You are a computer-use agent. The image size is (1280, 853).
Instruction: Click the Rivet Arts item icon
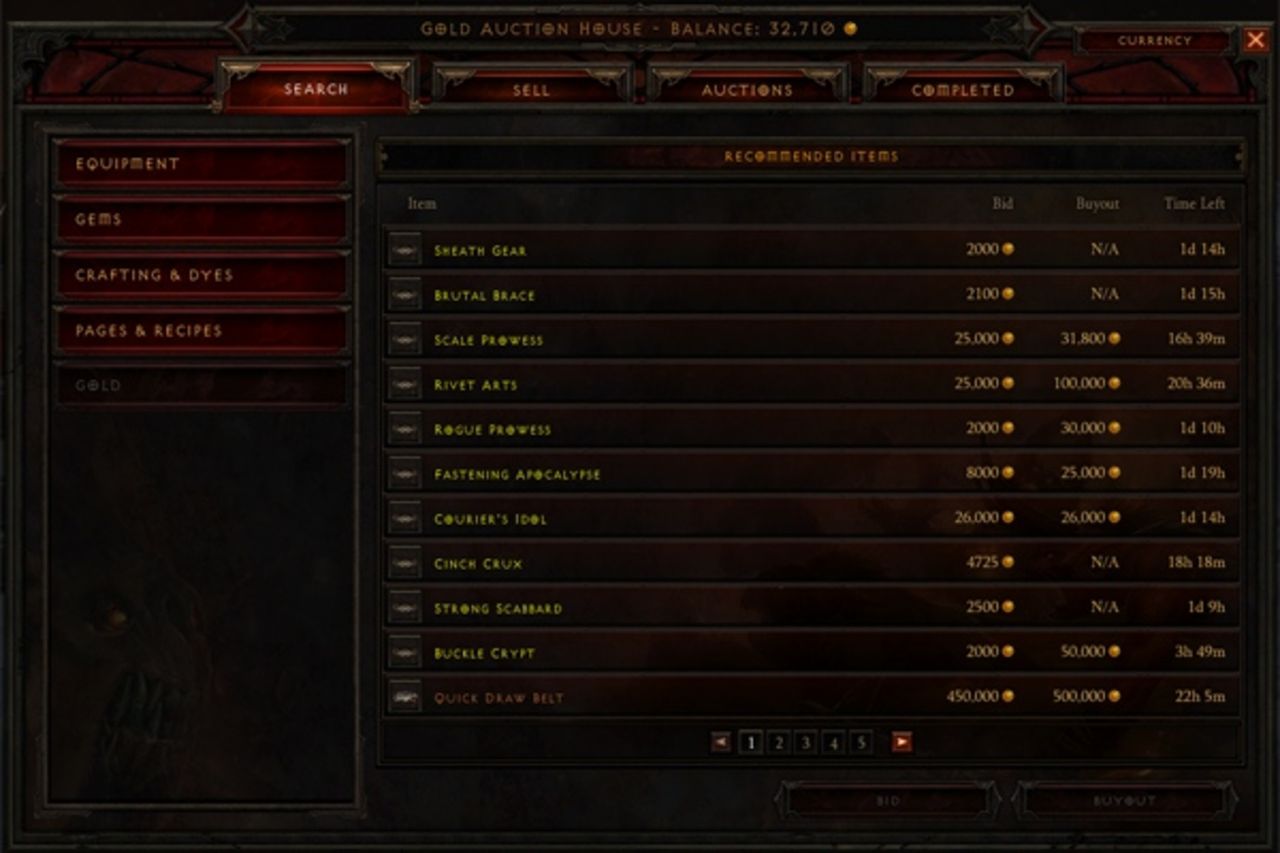pos(404,384)
